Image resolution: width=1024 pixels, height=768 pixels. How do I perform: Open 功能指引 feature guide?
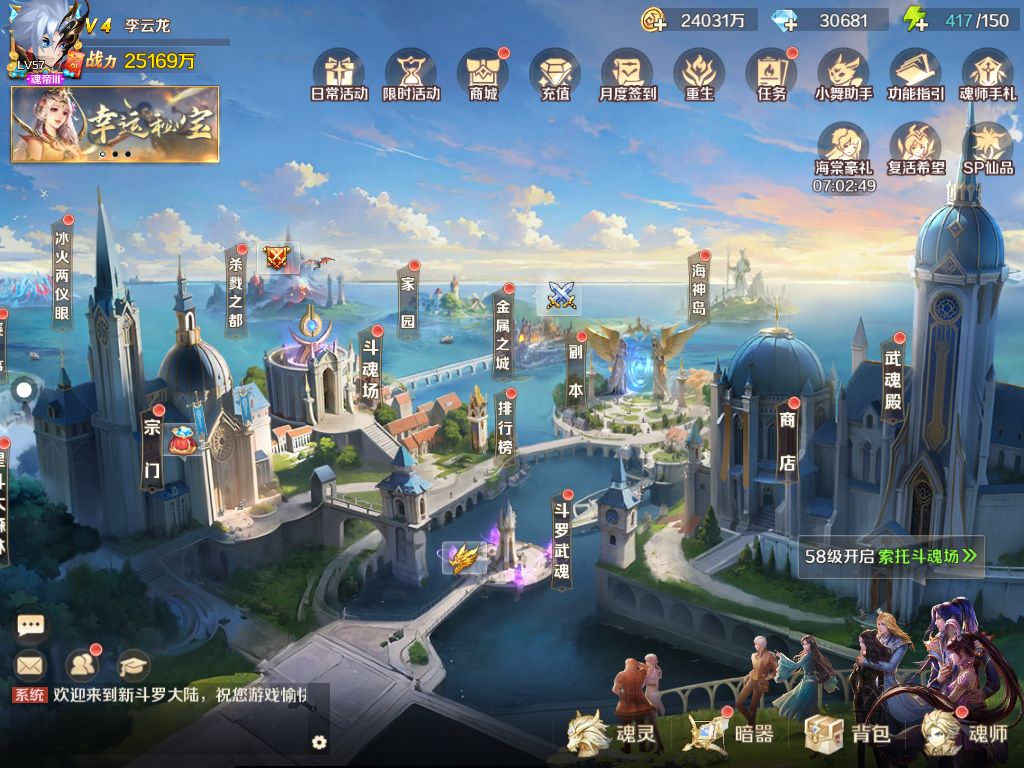click(x=915, y=73)
